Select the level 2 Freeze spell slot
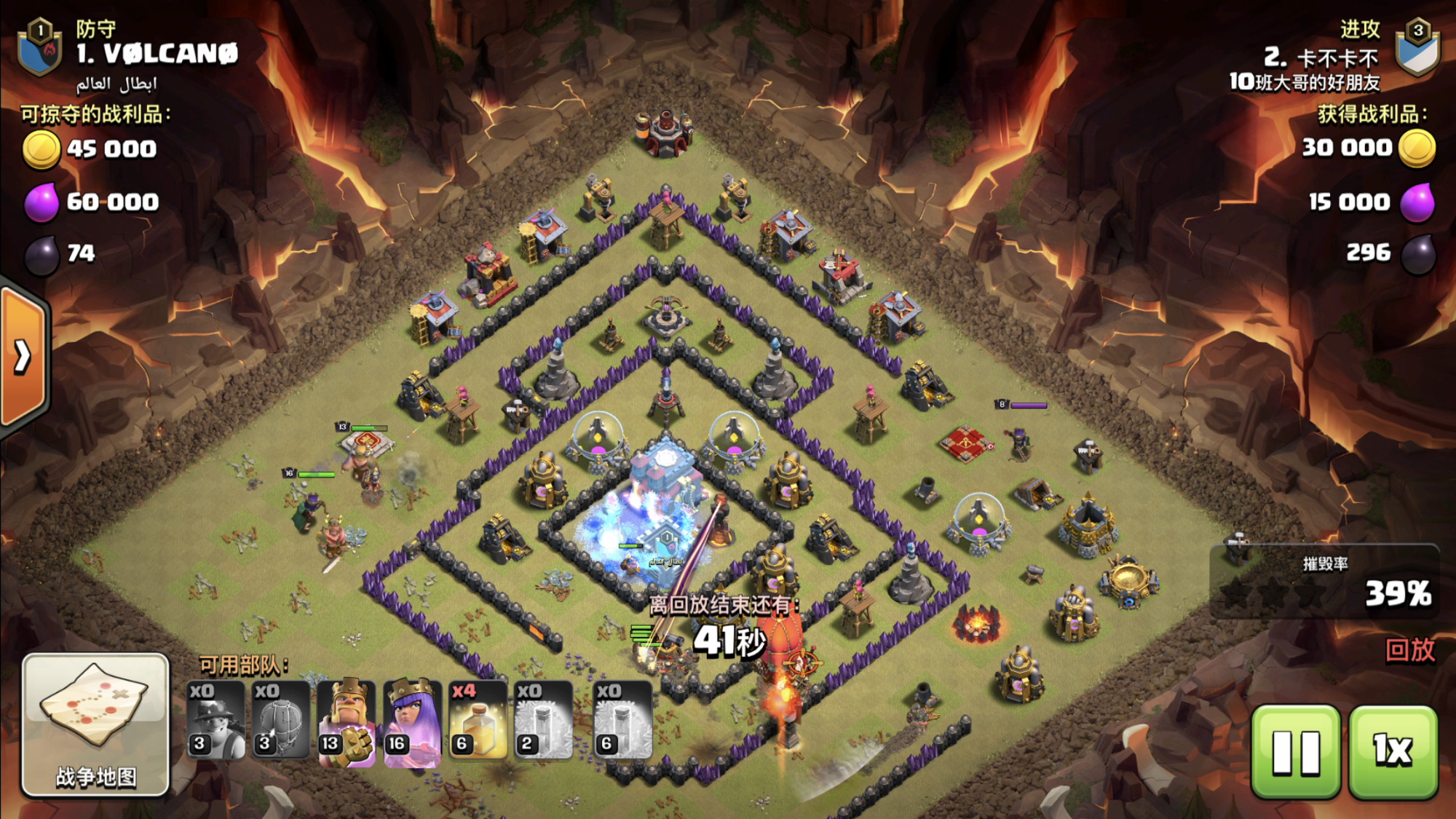The height and width of the screenshot is (819, 1456). (x=543, y=721)
